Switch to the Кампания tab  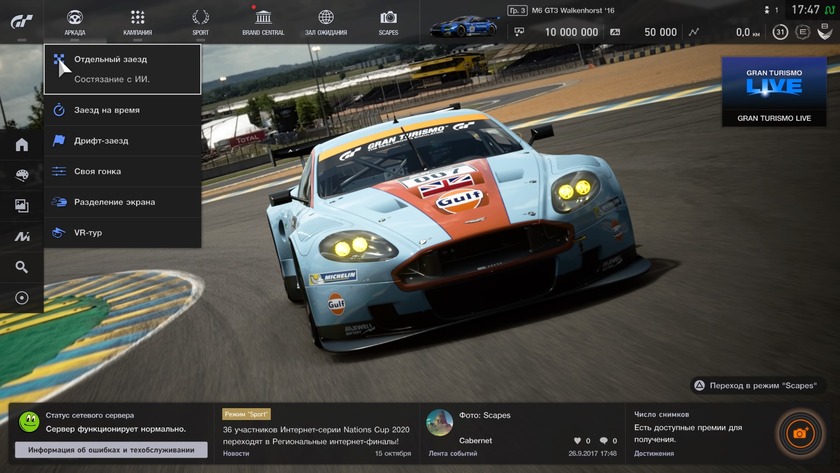[x=137, y=21]
